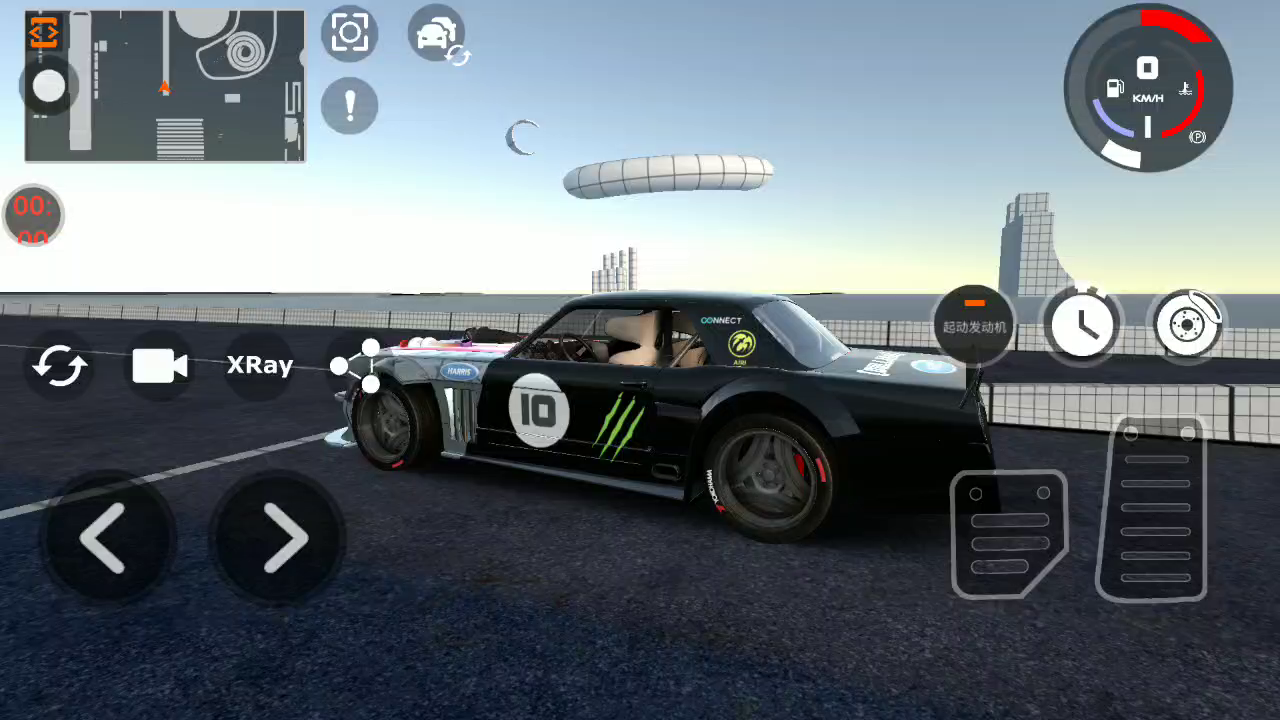Click the three-dot share node icon
Screen dimensions: 1280x720
pos(358,365)
